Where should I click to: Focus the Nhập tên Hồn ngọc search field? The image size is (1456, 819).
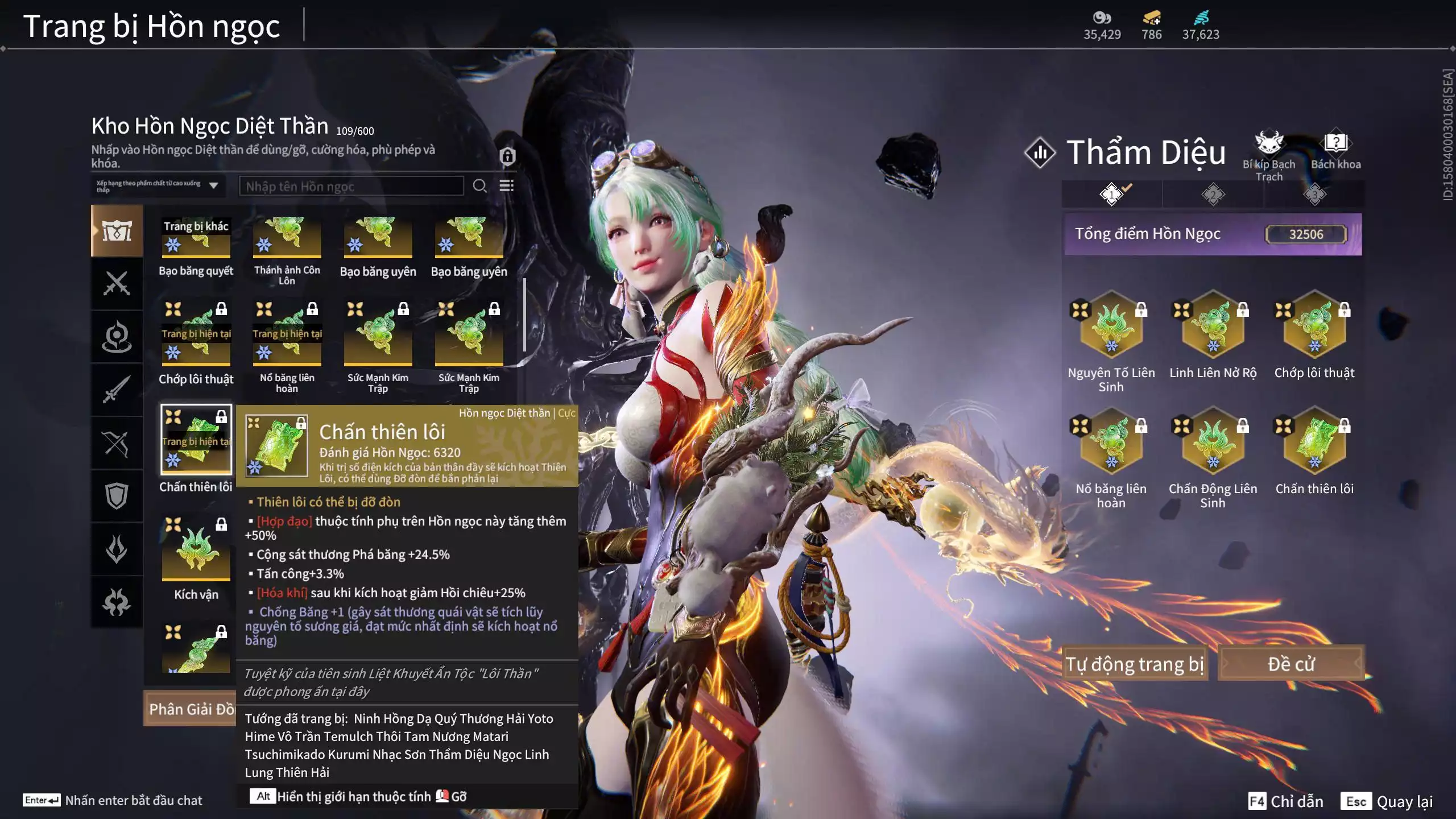click(351, 187)
